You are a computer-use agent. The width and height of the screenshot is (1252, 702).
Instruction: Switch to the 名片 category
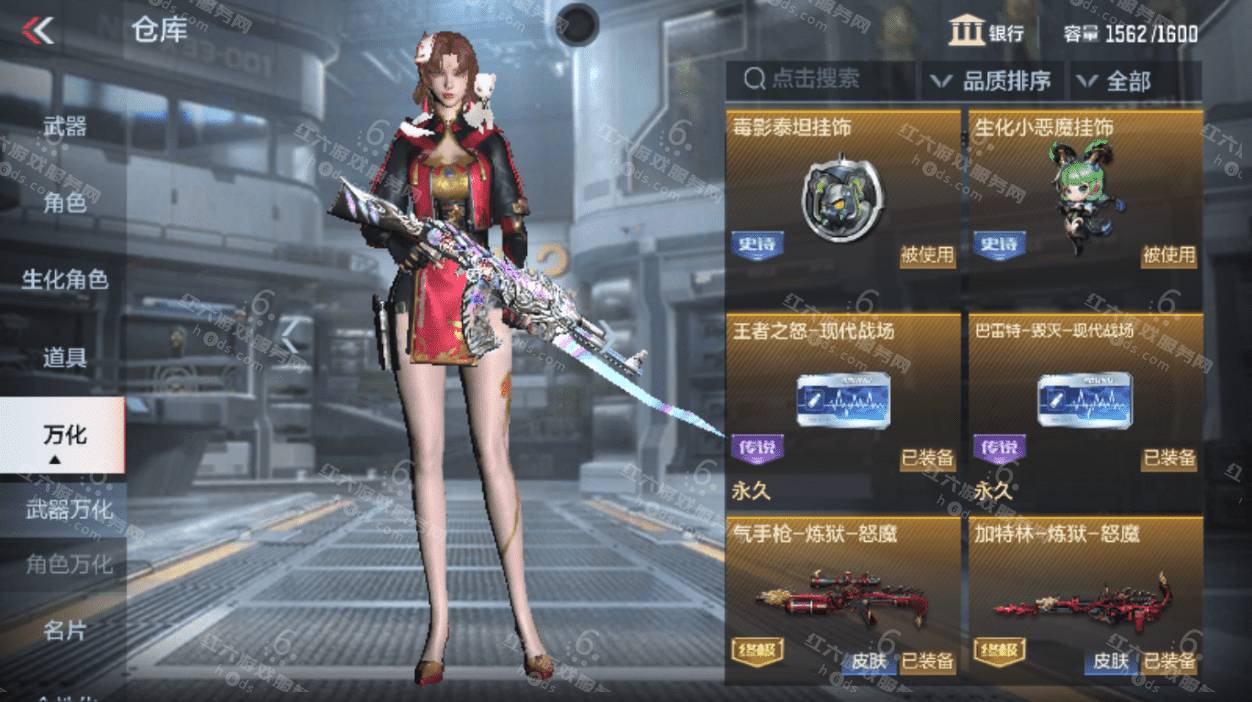[64, 631]
